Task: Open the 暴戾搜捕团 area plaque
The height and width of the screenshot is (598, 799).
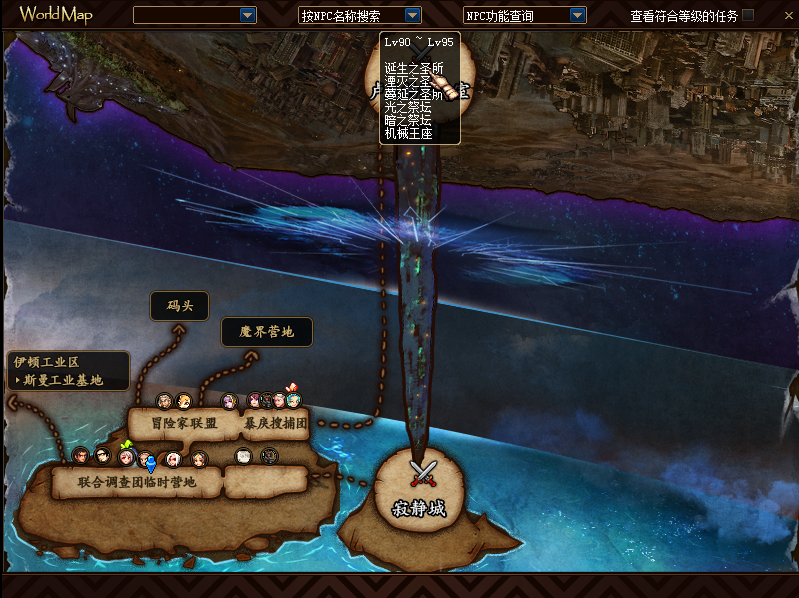Action: click(x=275, y=423)
